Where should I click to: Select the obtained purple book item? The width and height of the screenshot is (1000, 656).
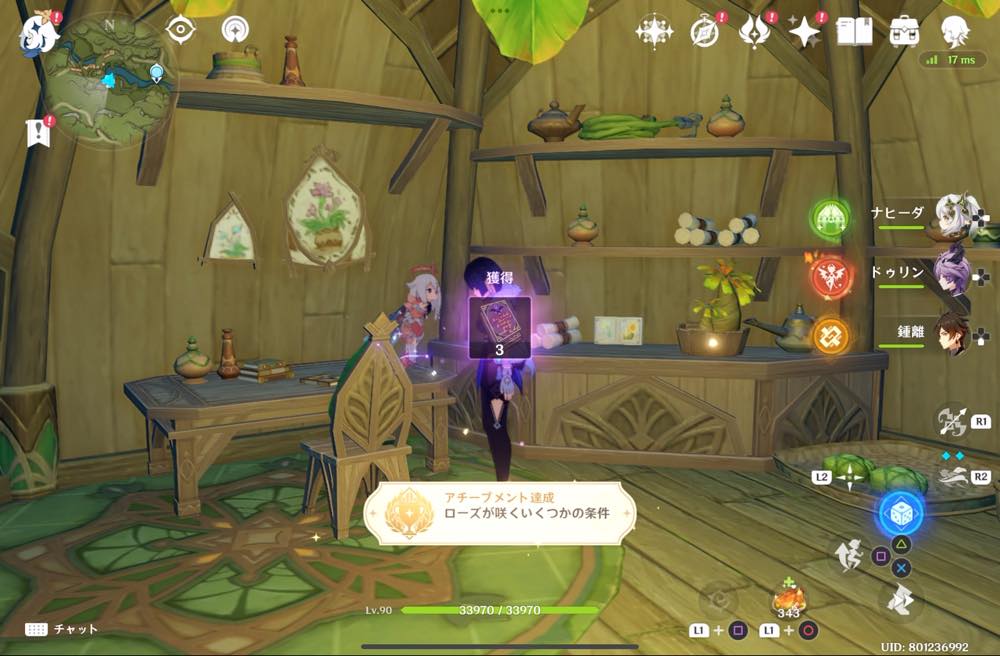point(499,322)
